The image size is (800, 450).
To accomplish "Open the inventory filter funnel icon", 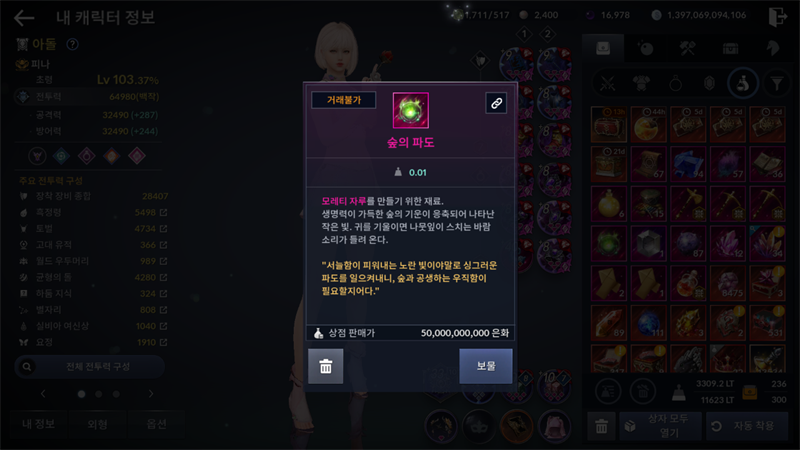I will pos(775,84).
